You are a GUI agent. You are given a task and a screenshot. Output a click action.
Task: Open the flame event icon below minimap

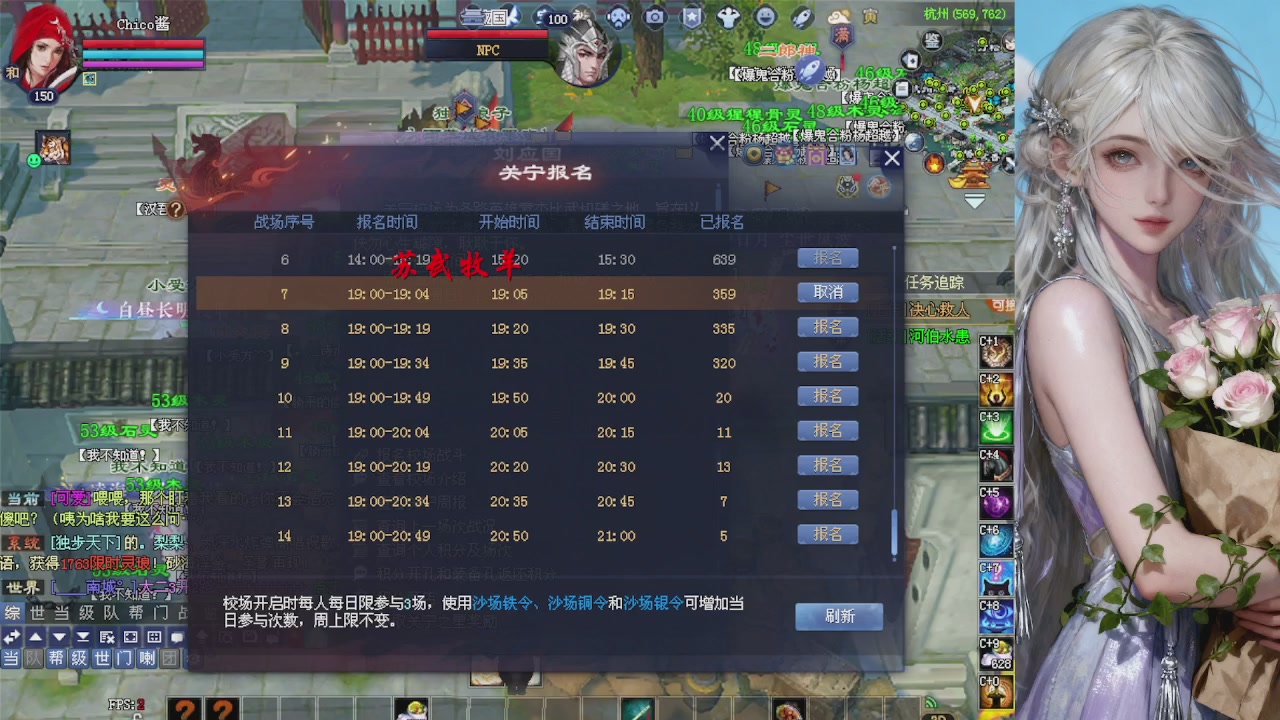(934, 162)
